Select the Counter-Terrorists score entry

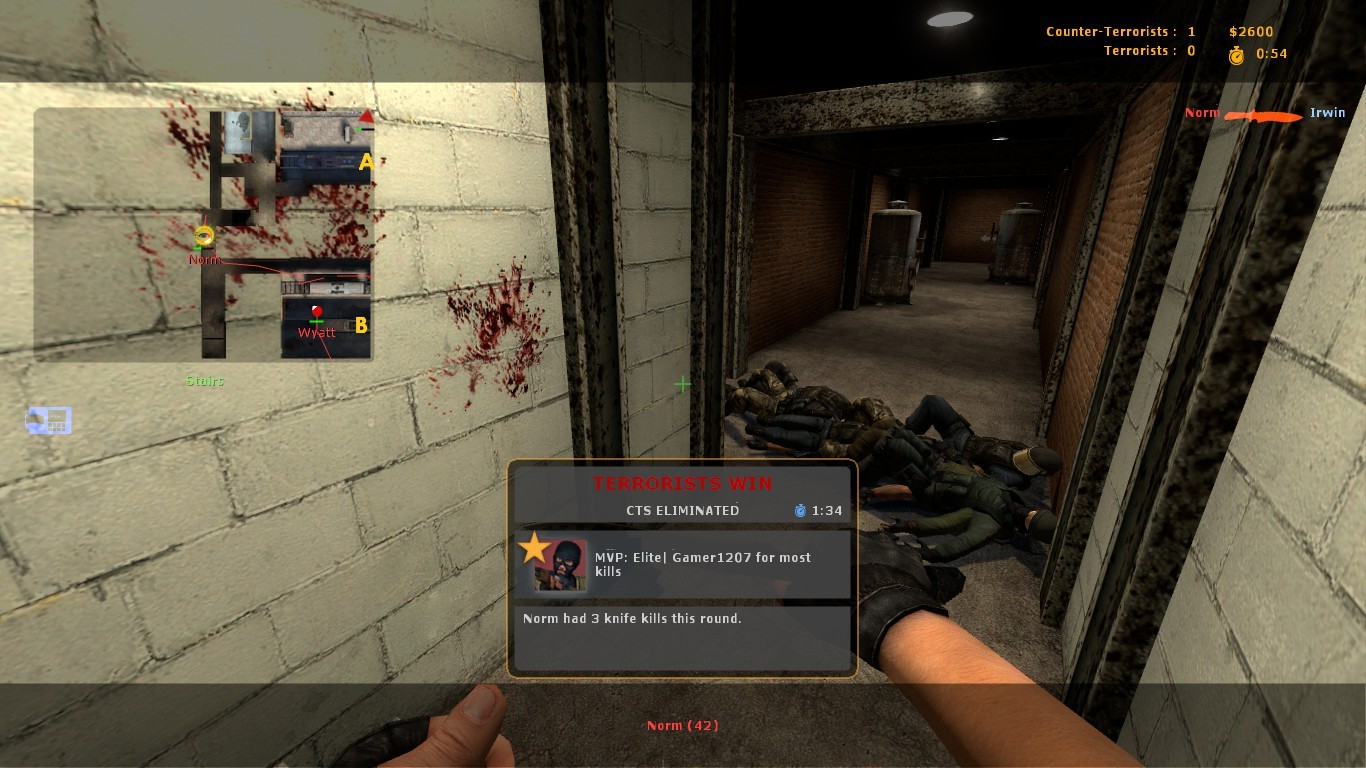1119,31
